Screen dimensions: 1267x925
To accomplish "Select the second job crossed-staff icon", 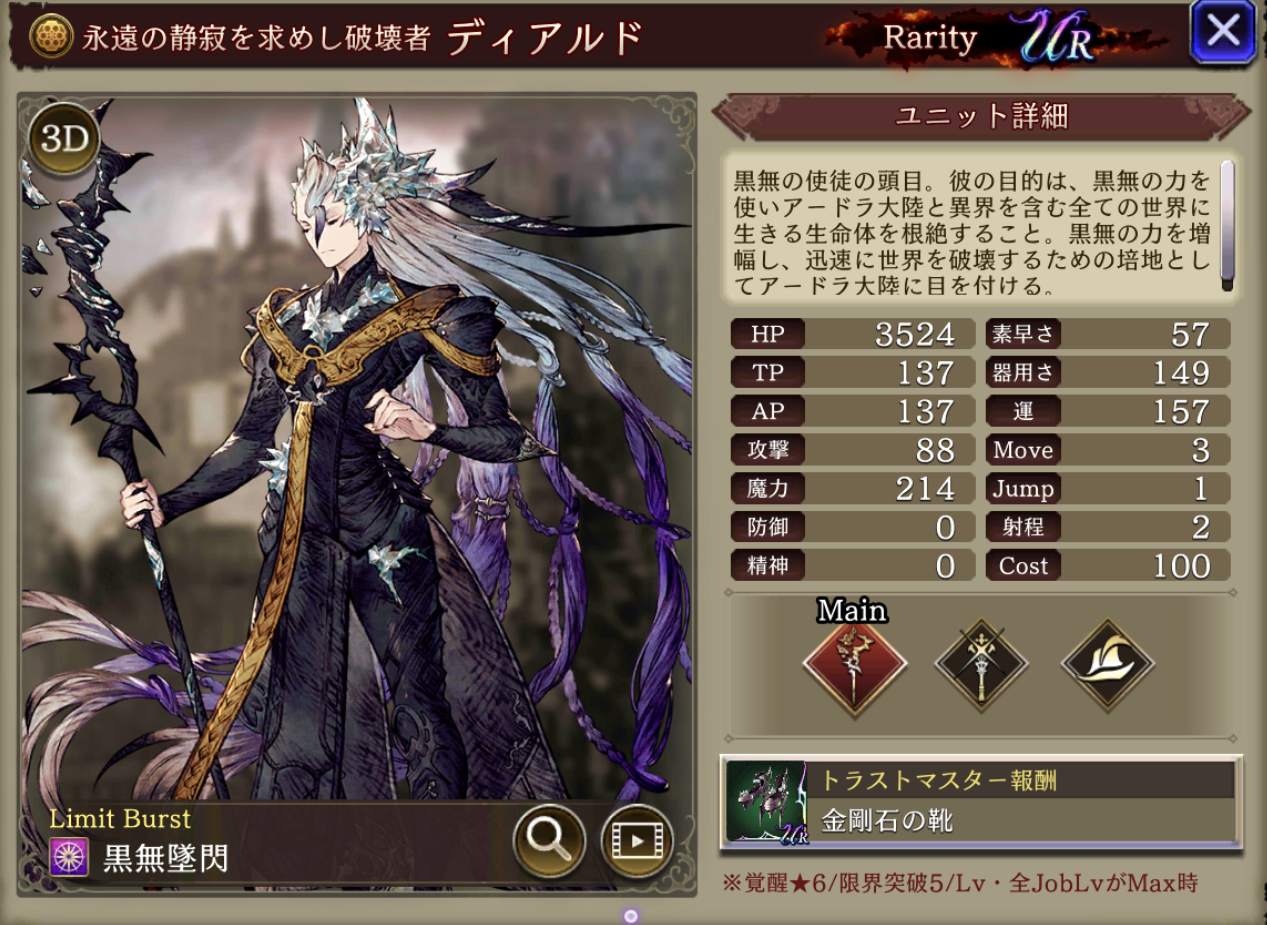I will click(981, 664).
